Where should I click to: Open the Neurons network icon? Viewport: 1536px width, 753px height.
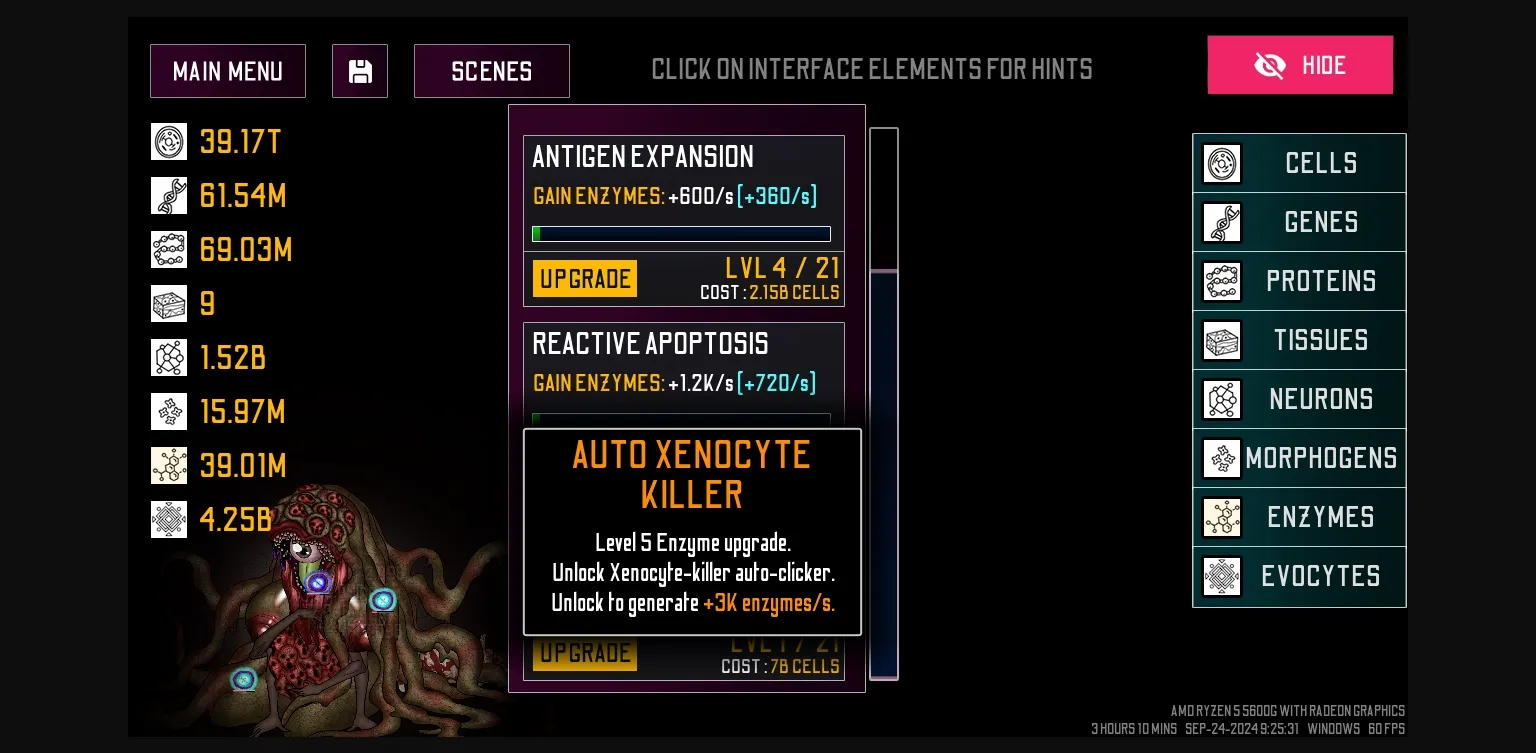pos(1221,399)
